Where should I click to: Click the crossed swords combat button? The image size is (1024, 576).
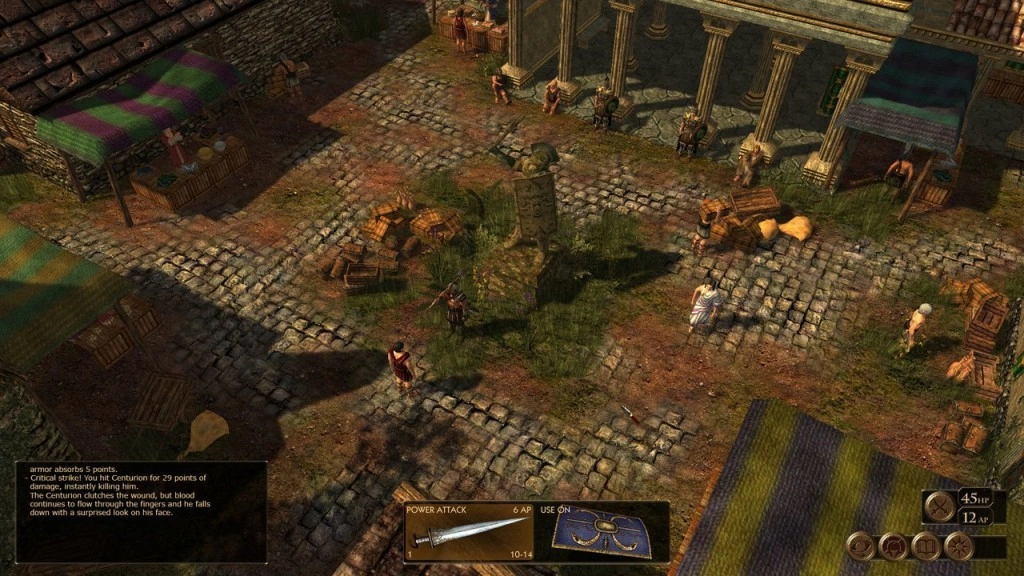(938, 507)
